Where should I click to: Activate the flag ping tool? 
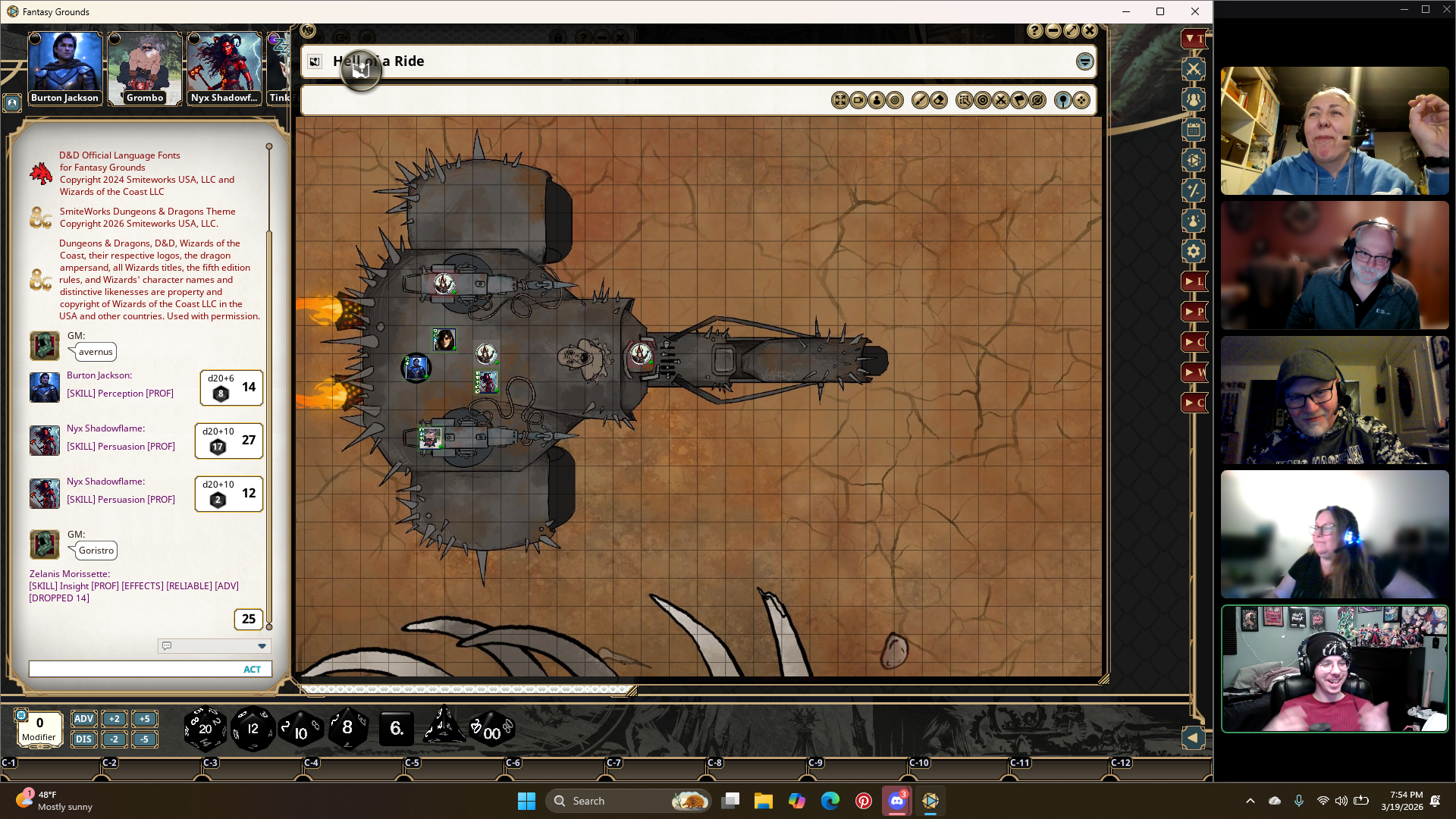(1019, 101)
